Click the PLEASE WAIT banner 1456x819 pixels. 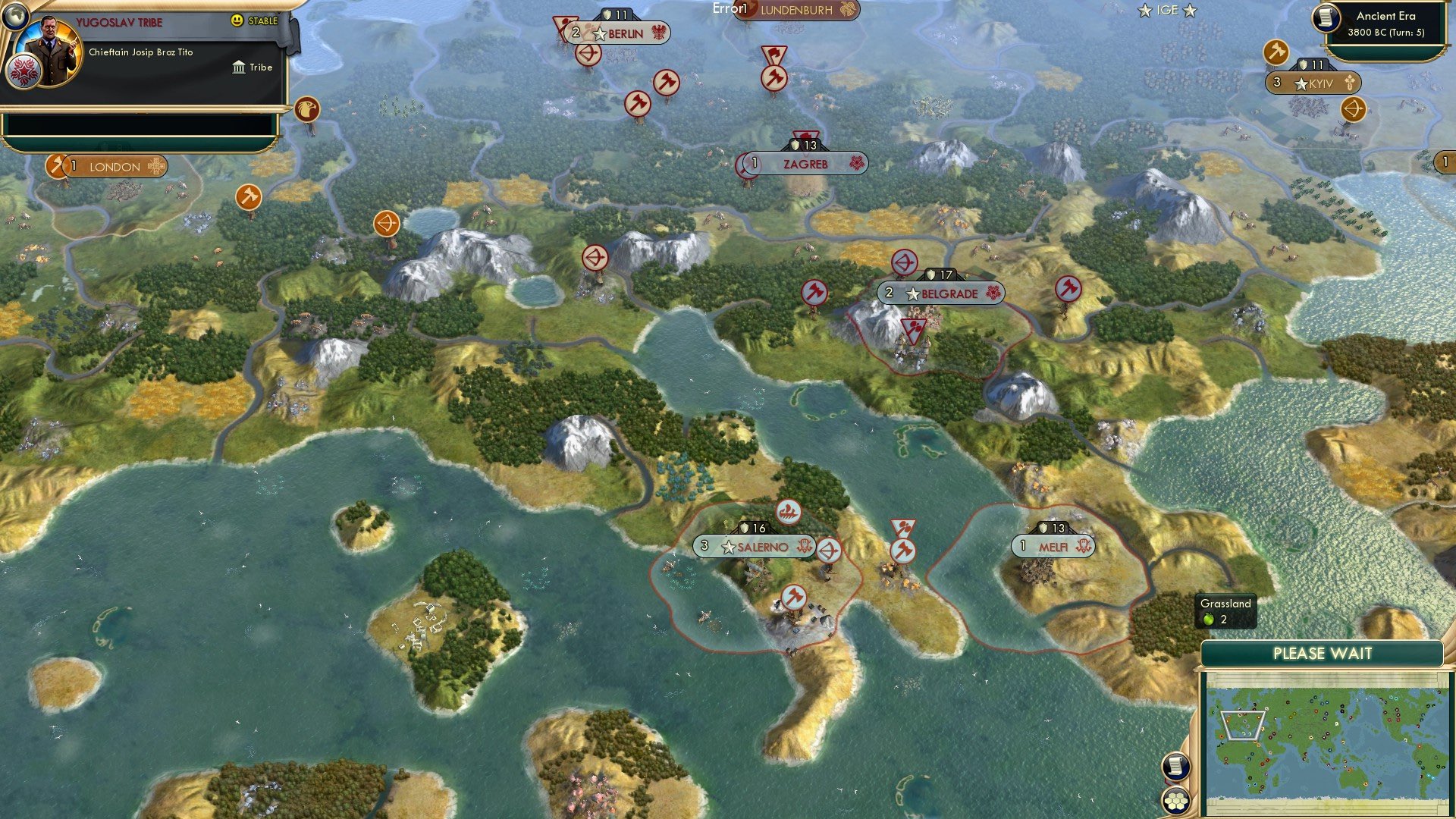(x=1323, y=653)
